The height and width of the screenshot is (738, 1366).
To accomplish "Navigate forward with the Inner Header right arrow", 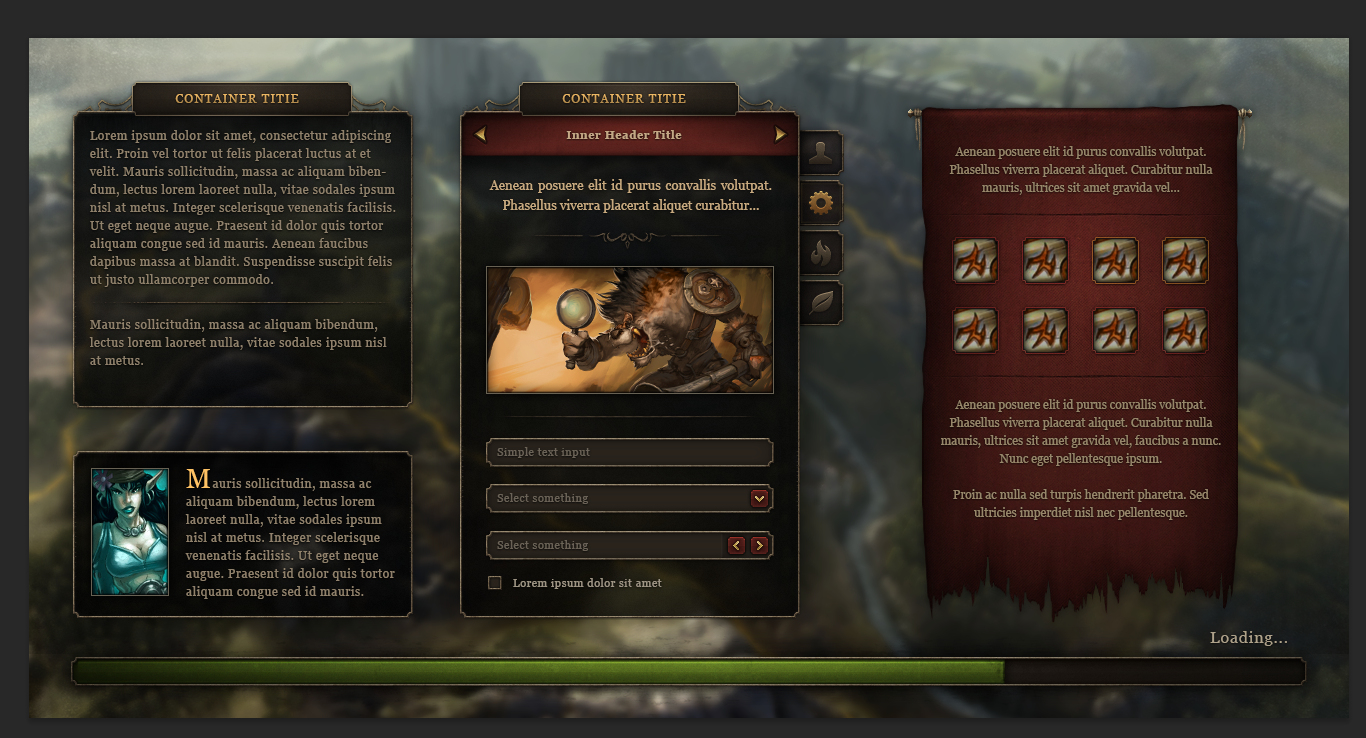I will pyautogui.click(x=779, y=134).
